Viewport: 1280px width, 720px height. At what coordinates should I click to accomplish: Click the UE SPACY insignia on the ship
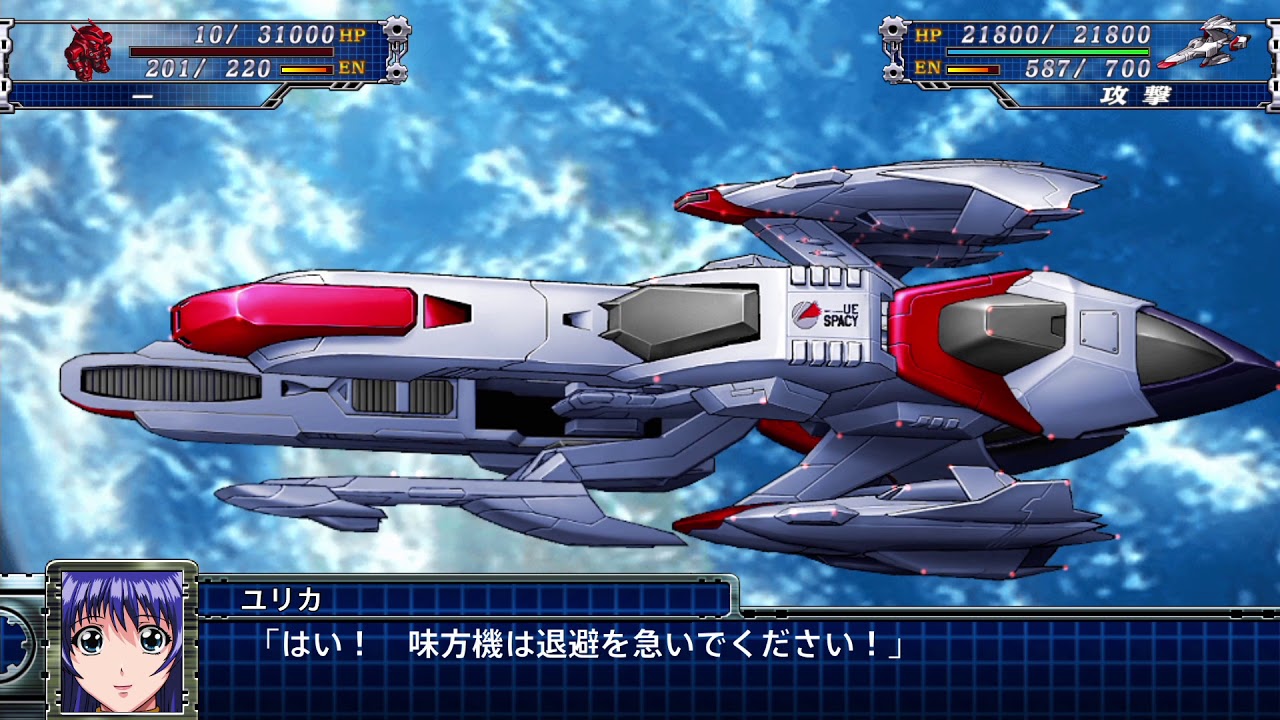[824, 314]
